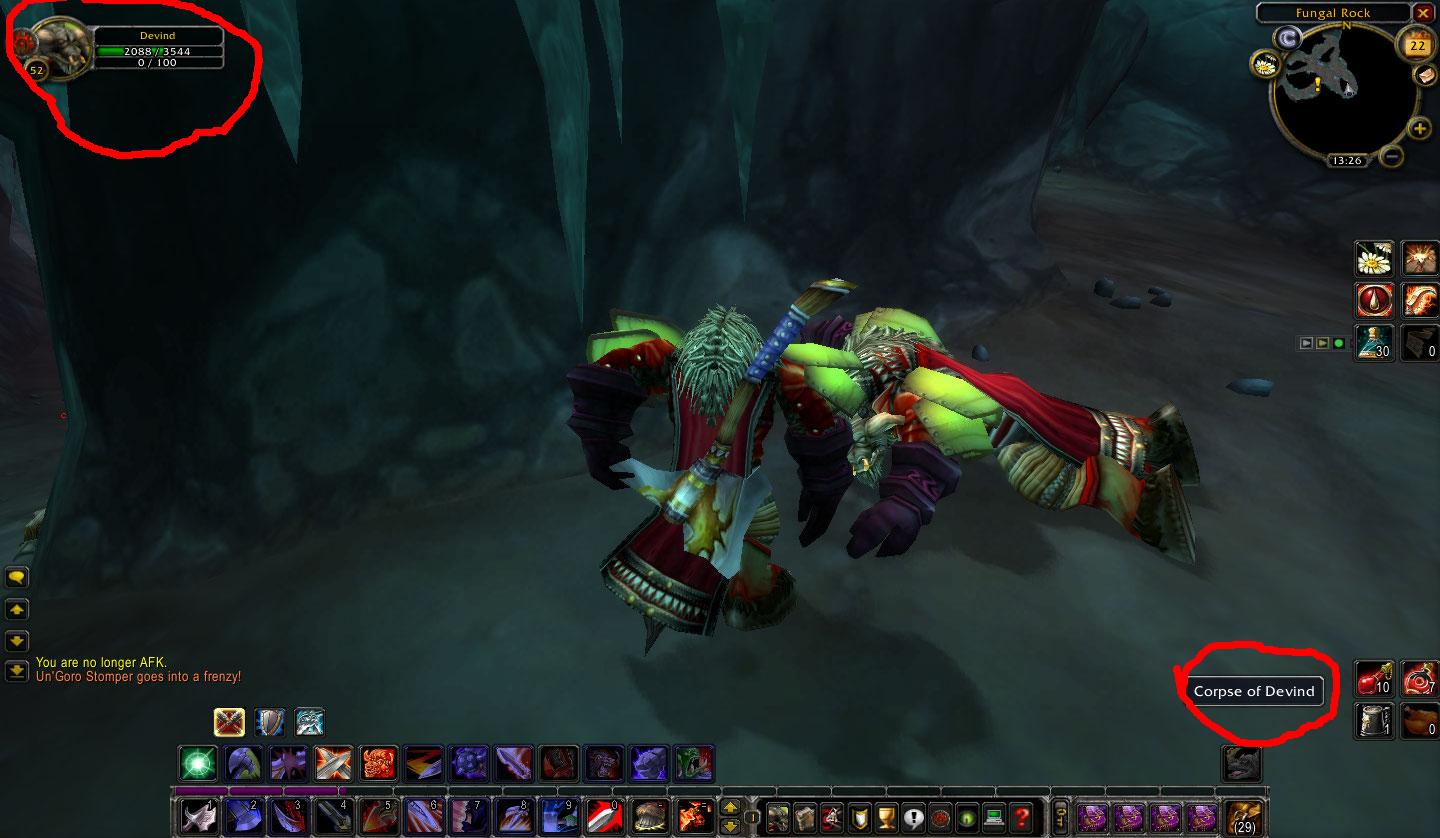The height and width of the screenshot is (838, 1440).
Task: Open the calendar showing day 22
Action: [1417, 44]
